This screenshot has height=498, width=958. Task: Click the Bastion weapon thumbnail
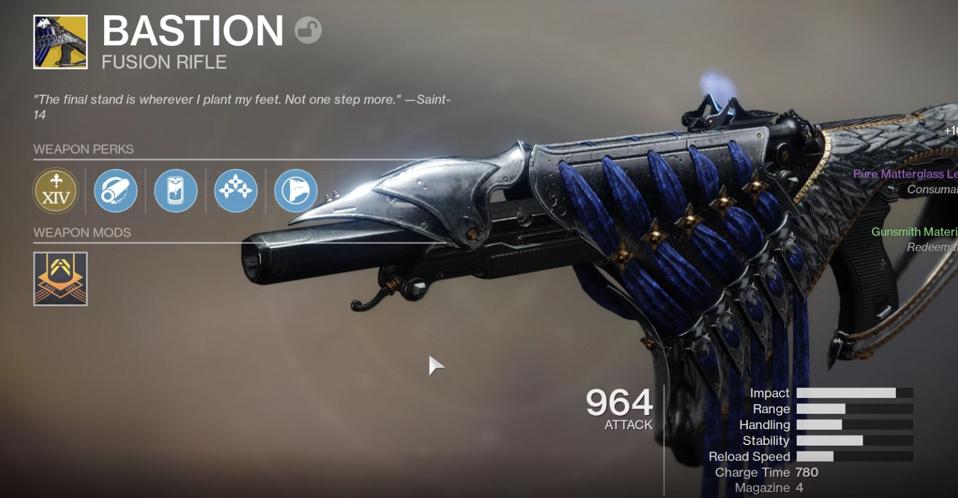[60, 41]
